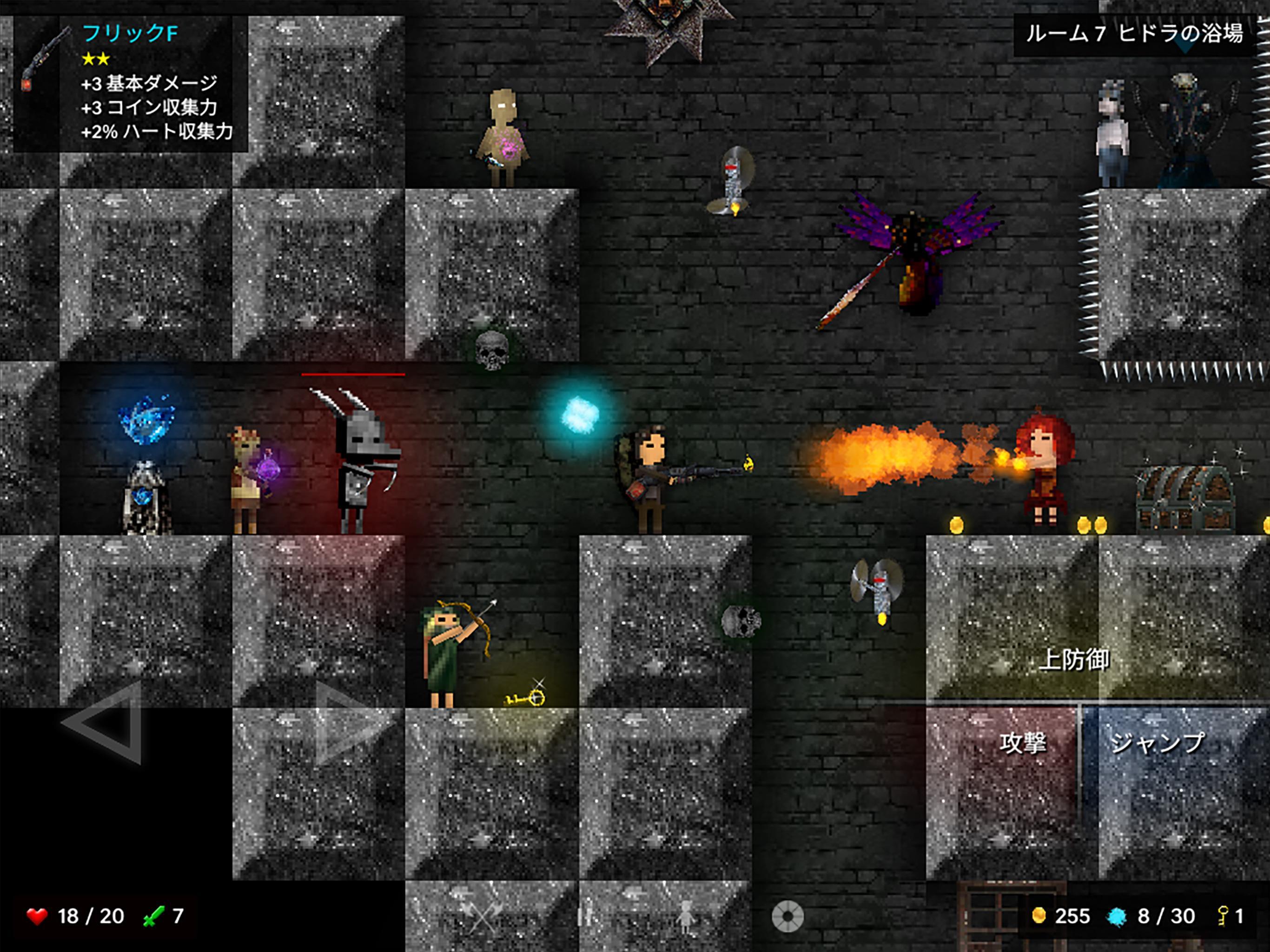Tap the left arrow movement button
1270x952 pixels.
coord(106,722)
